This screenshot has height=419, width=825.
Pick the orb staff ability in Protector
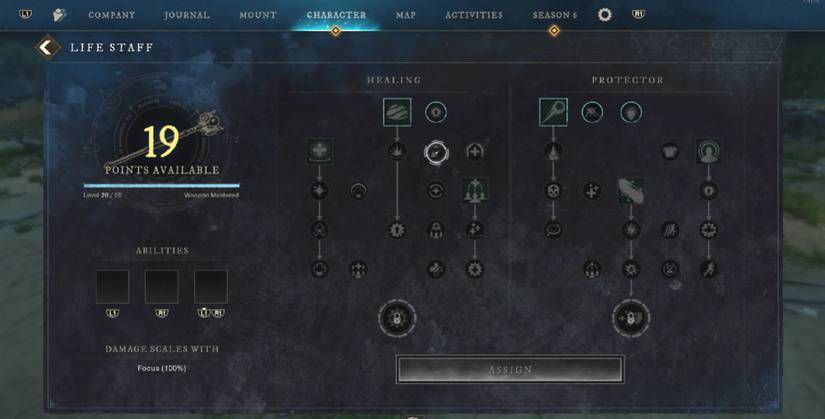[553, 112]
